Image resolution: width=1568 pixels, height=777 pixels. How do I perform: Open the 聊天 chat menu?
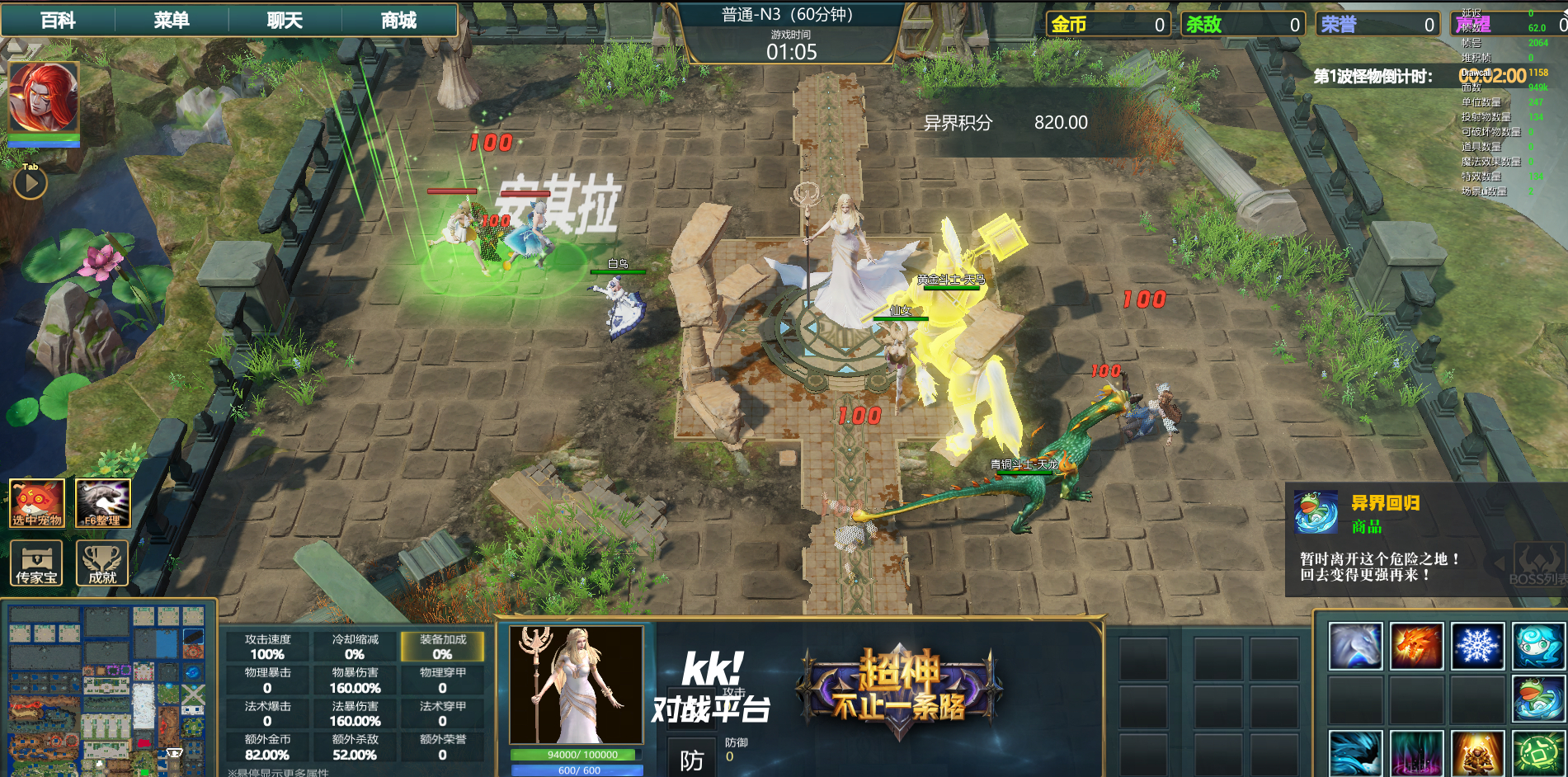[x=285, y=20]
